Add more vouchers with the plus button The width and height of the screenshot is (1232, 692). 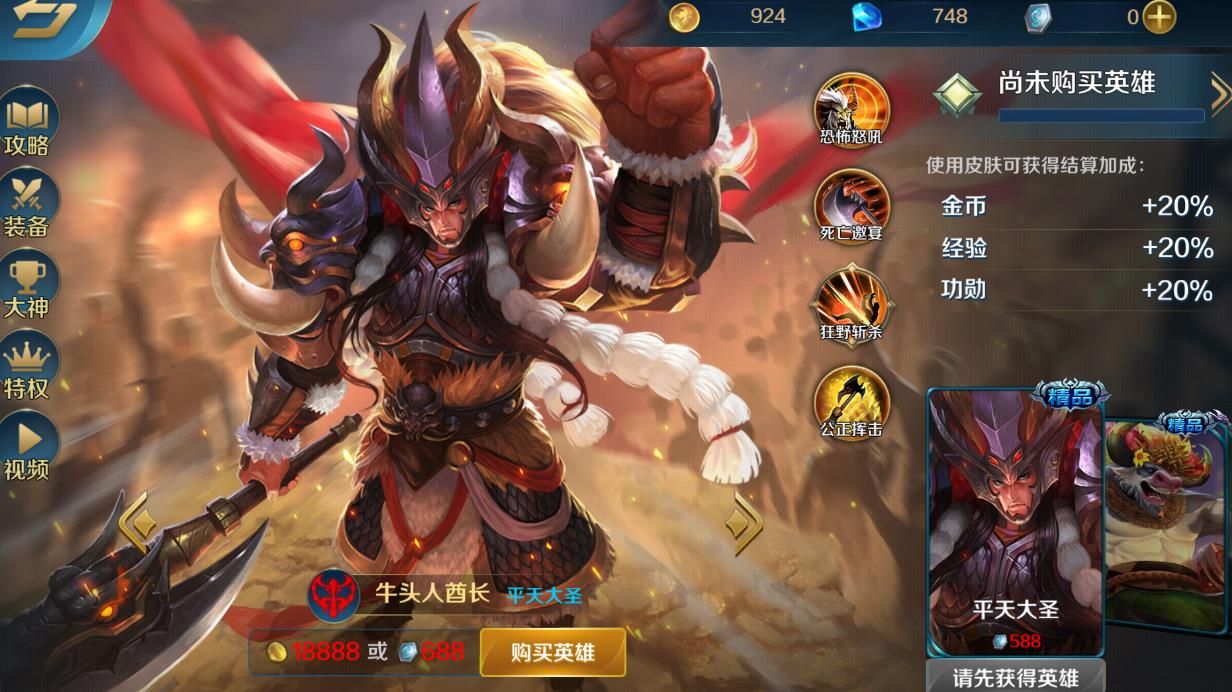coord(1159,16)
